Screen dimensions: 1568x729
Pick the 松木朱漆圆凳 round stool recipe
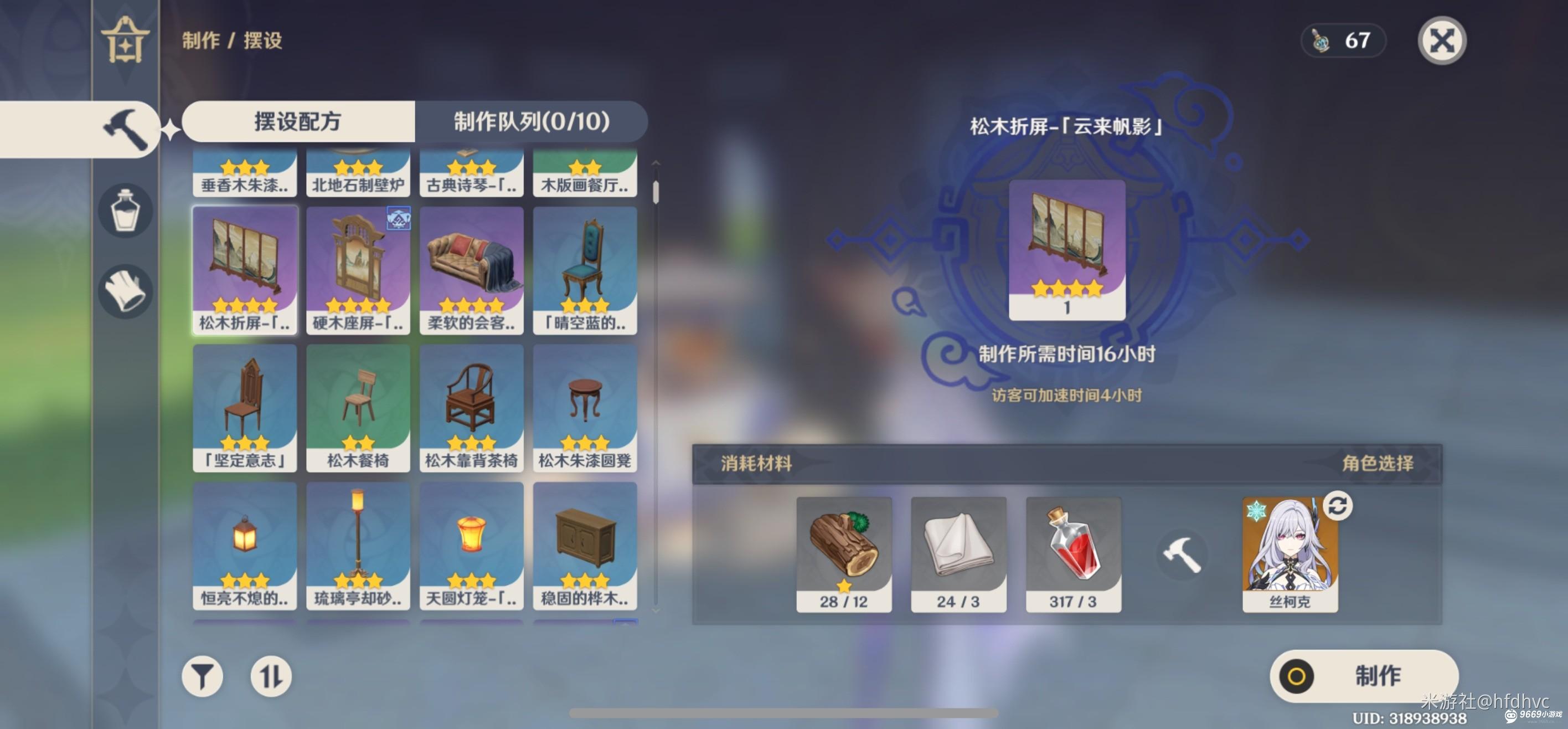click(585, 408)
